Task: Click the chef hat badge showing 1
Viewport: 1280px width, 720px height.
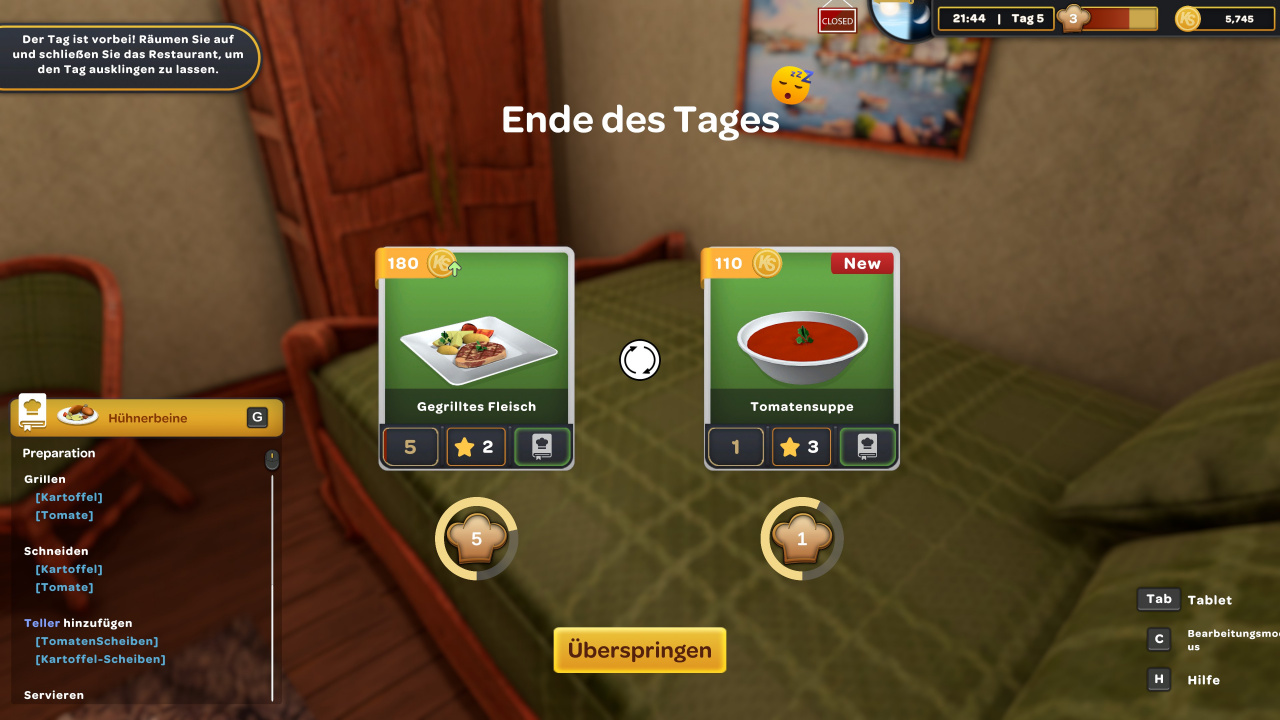Action: 801,539
